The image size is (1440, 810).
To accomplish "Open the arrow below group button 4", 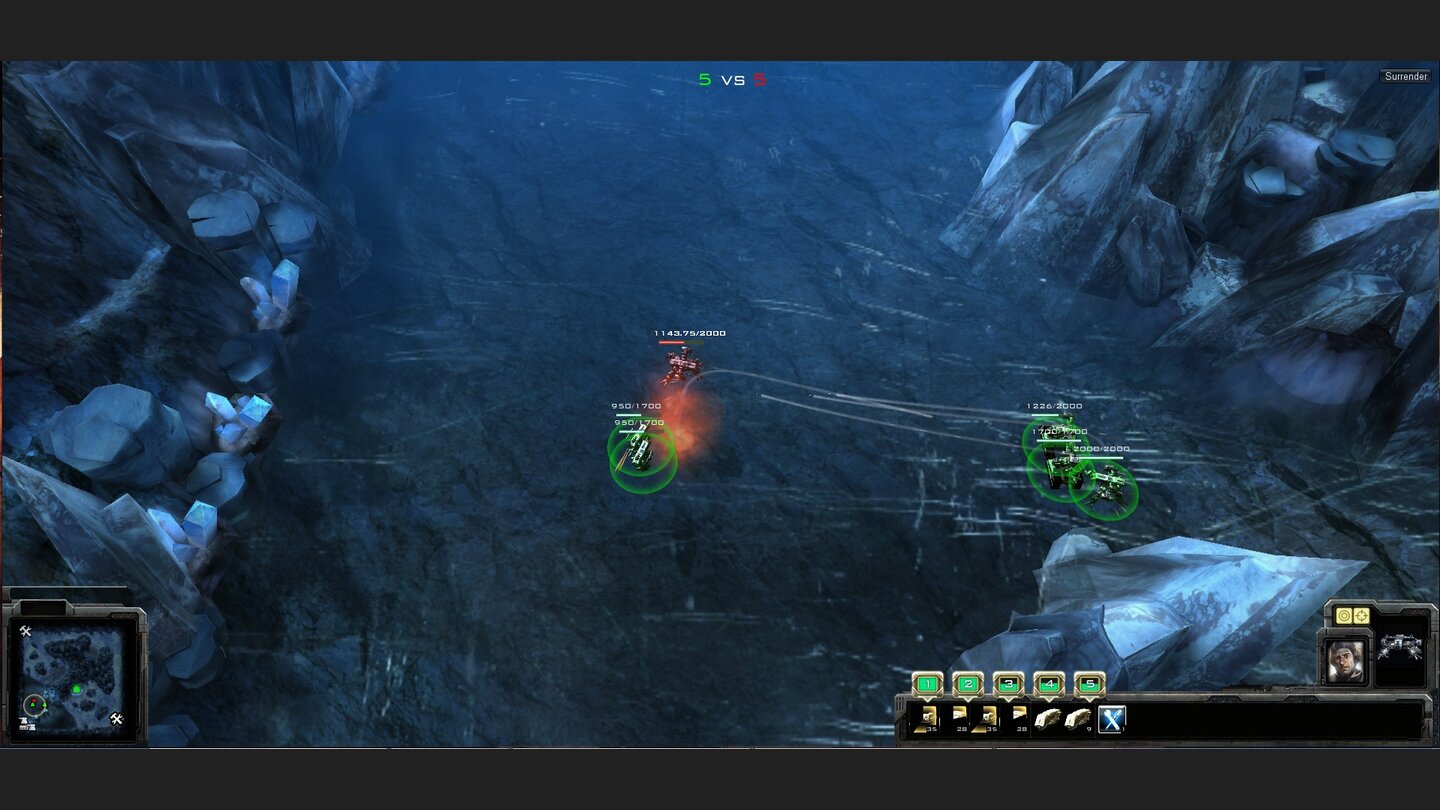I will point(1049,700).
